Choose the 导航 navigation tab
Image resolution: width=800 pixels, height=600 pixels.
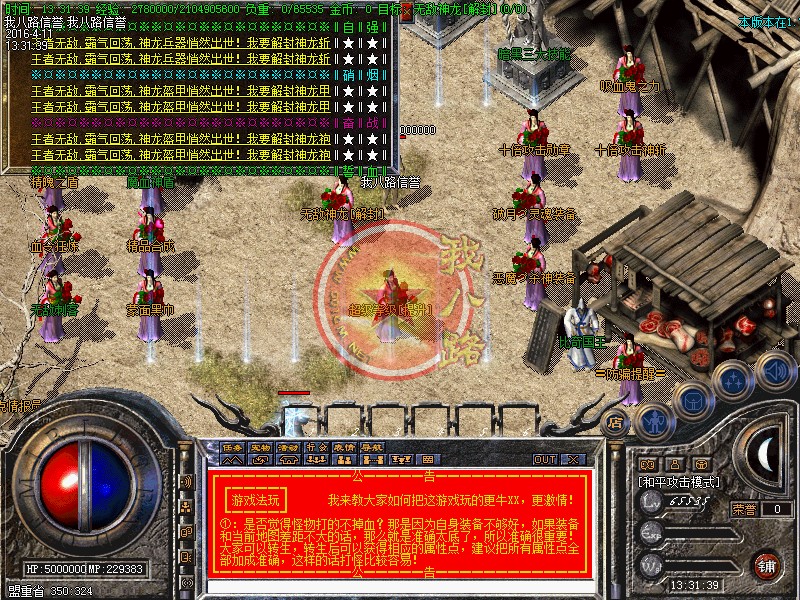[x=372, y=447]
